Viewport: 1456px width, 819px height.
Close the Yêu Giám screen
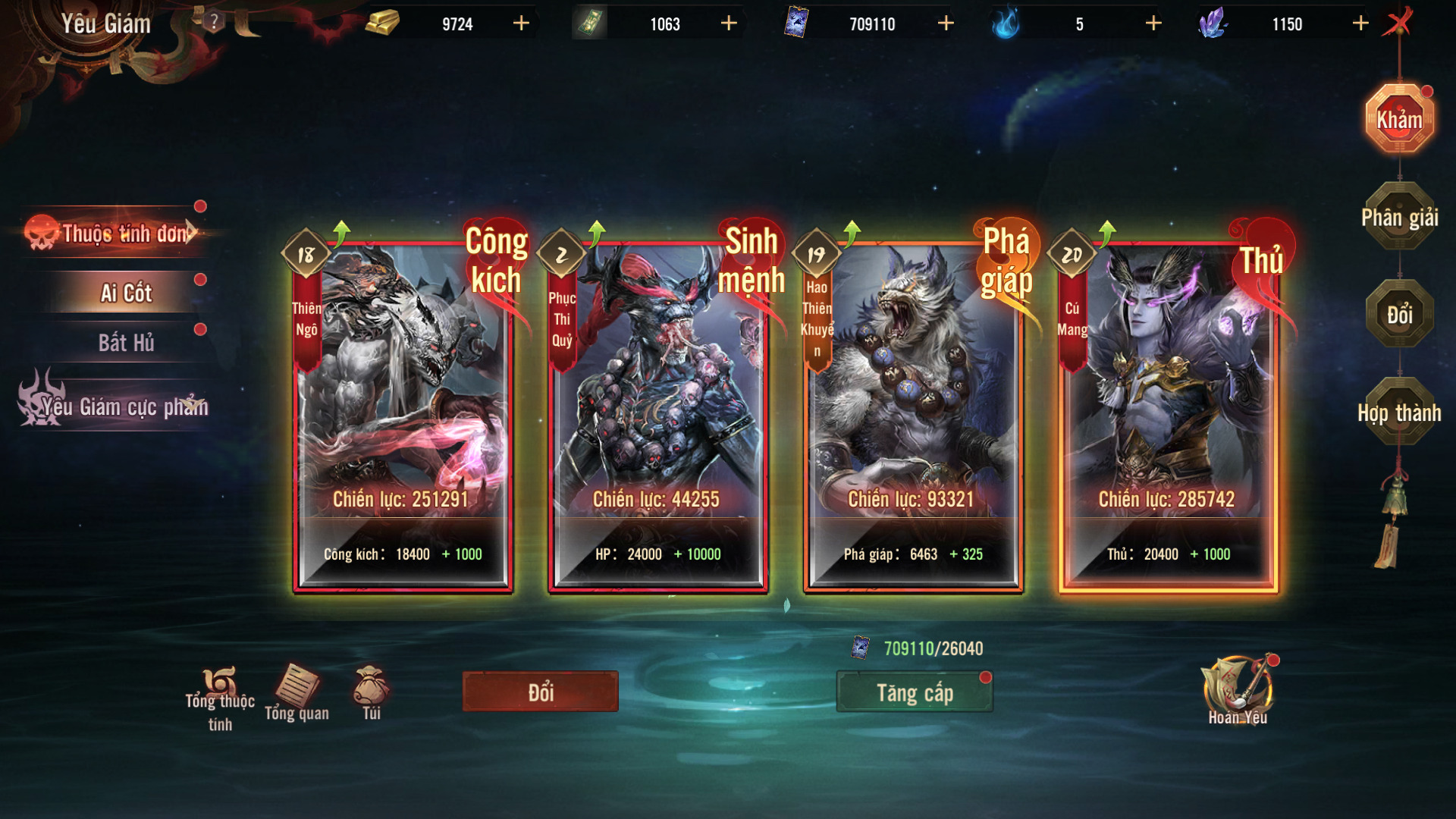[x=1397, y=22]
